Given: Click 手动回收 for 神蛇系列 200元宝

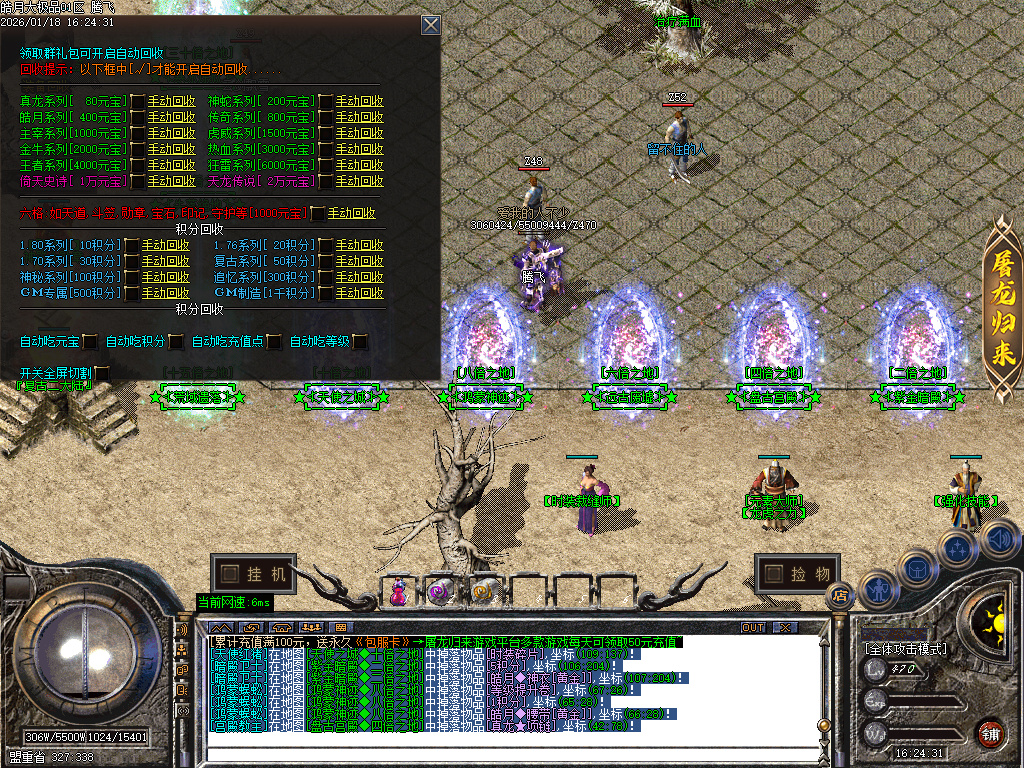Looking at the screenshot, I should point(359,101).
